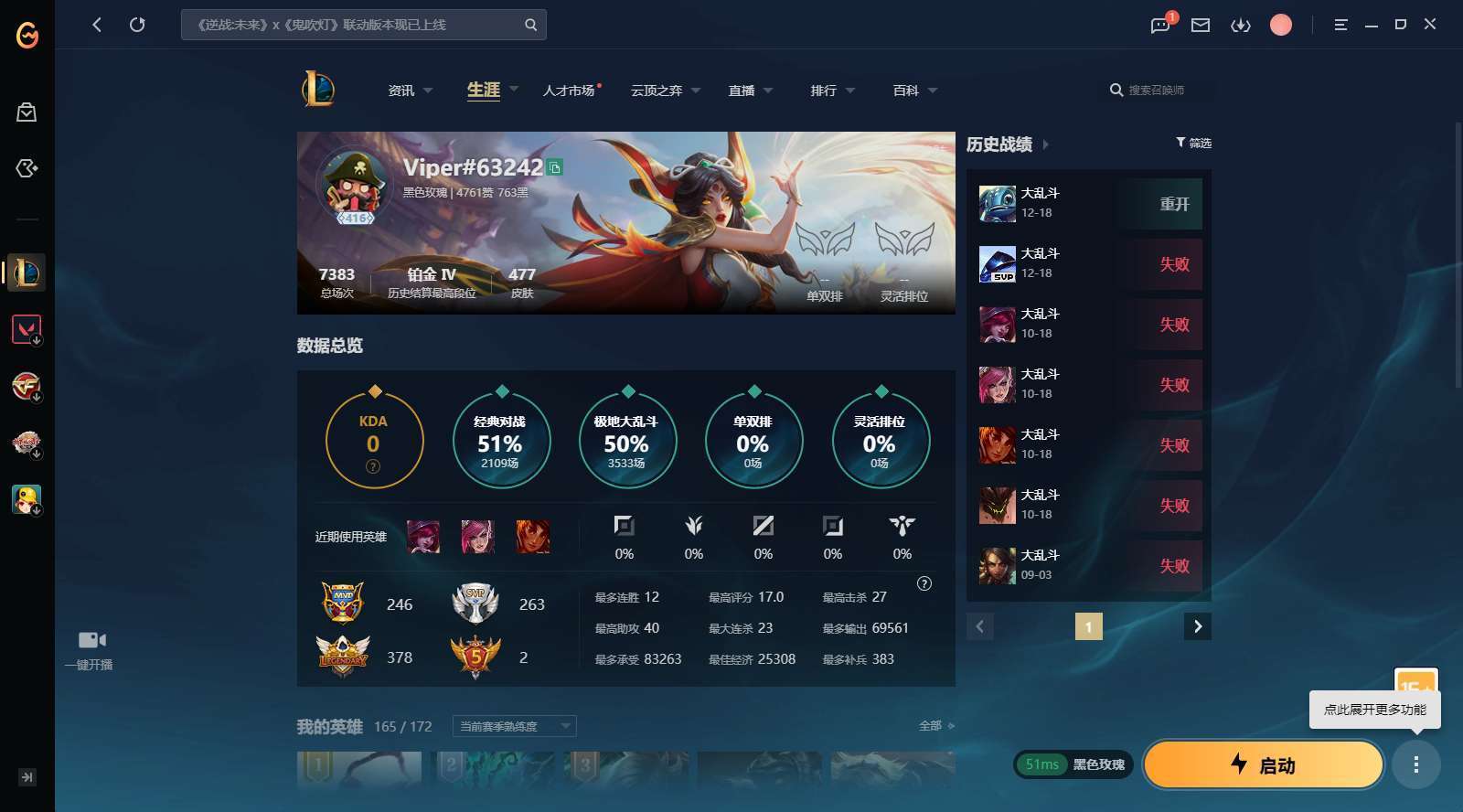Open user avatar profile menu
This screenshot has height=812, width=1463.
(x=1280, y=25)
